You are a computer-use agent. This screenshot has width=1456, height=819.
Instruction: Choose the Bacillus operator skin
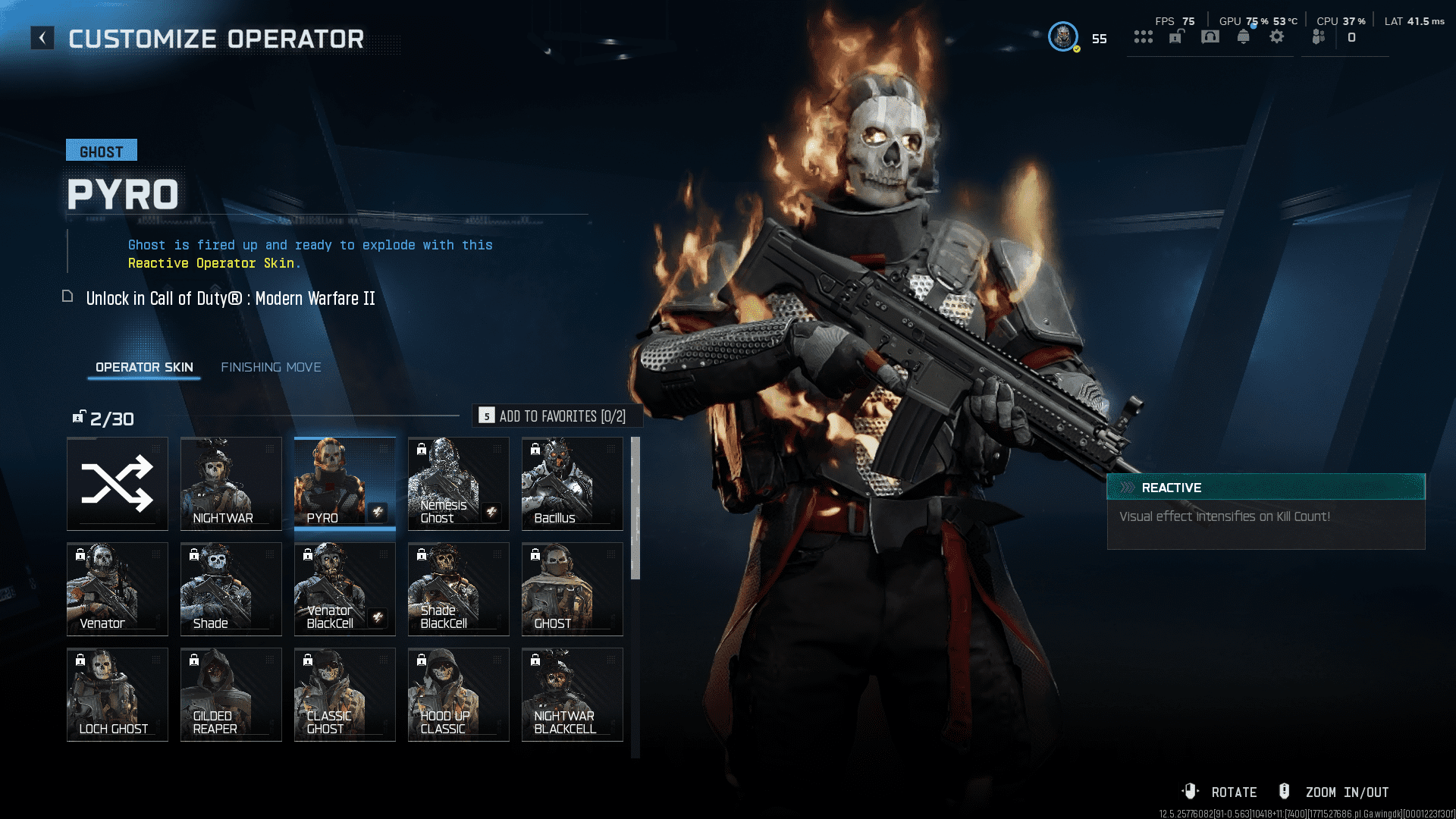click(573, 484)
